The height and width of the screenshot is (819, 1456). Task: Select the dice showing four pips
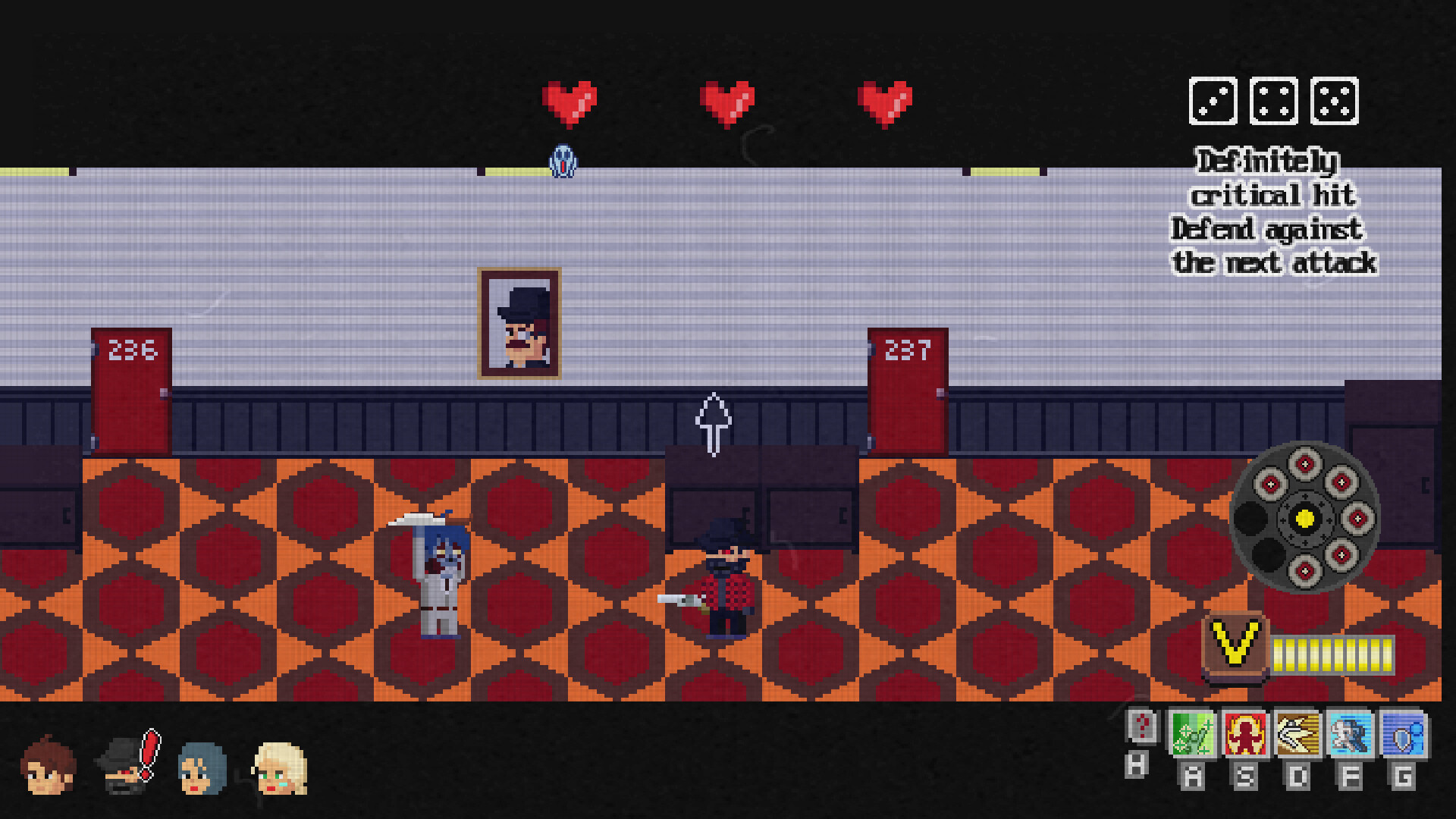click(1272, 102)
